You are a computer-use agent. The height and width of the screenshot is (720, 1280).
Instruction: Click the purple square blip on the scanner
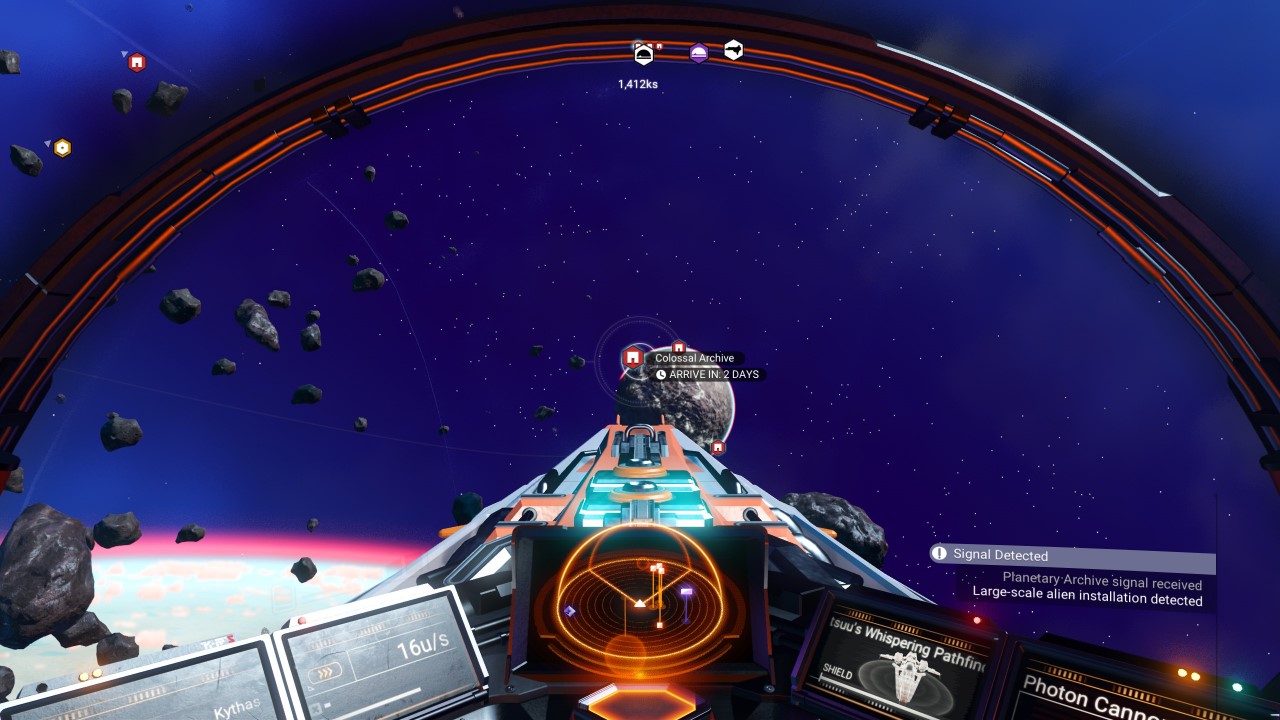tap(686, 591)
